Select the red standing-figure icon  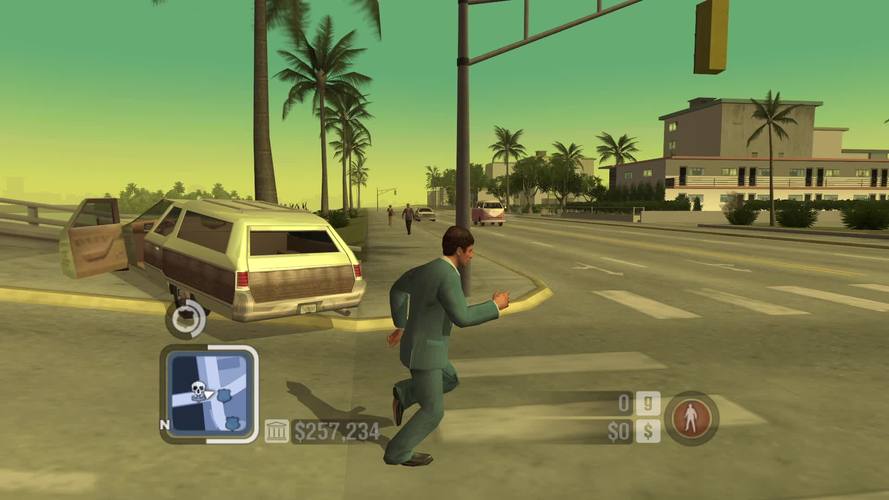click(691, 417)
